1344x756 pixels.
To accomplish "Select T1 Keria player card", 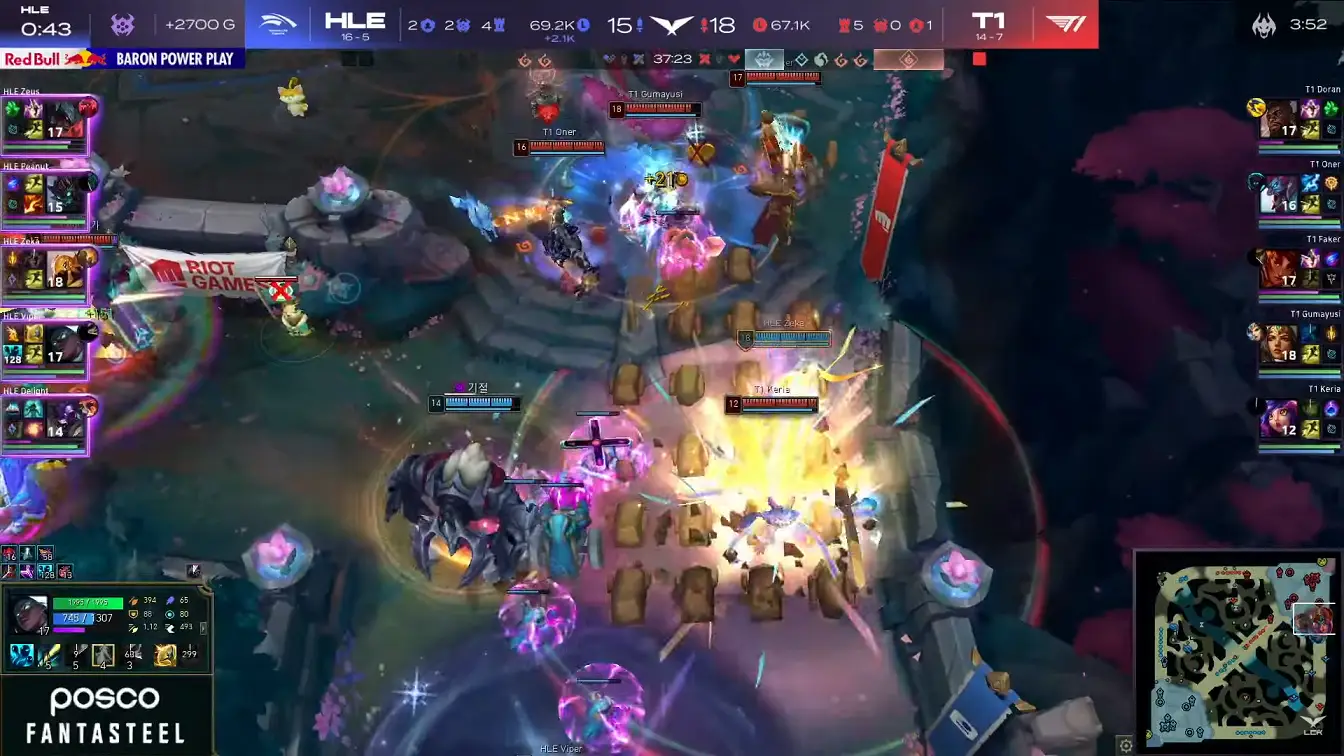I will click(1297, 421).
